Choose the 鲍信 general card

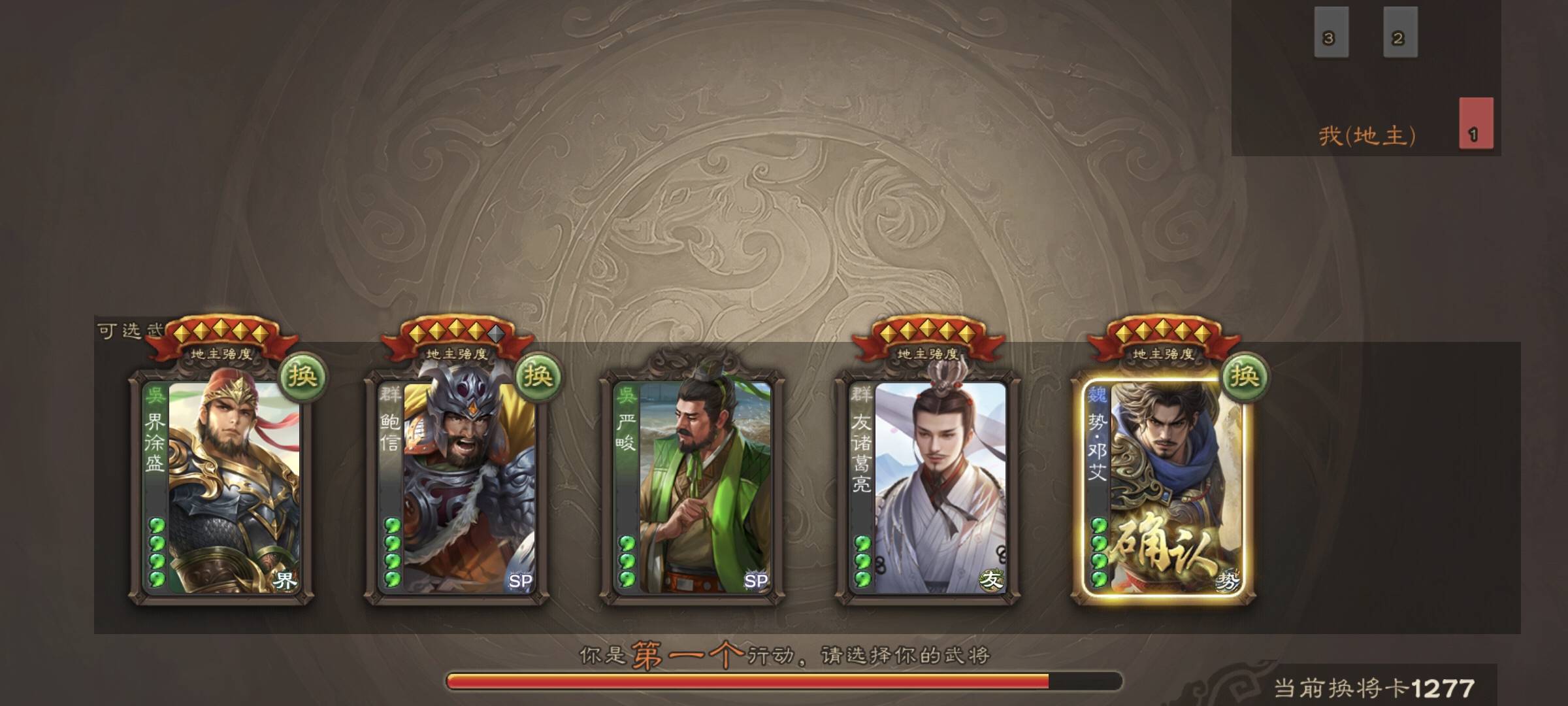pos(456,487)
